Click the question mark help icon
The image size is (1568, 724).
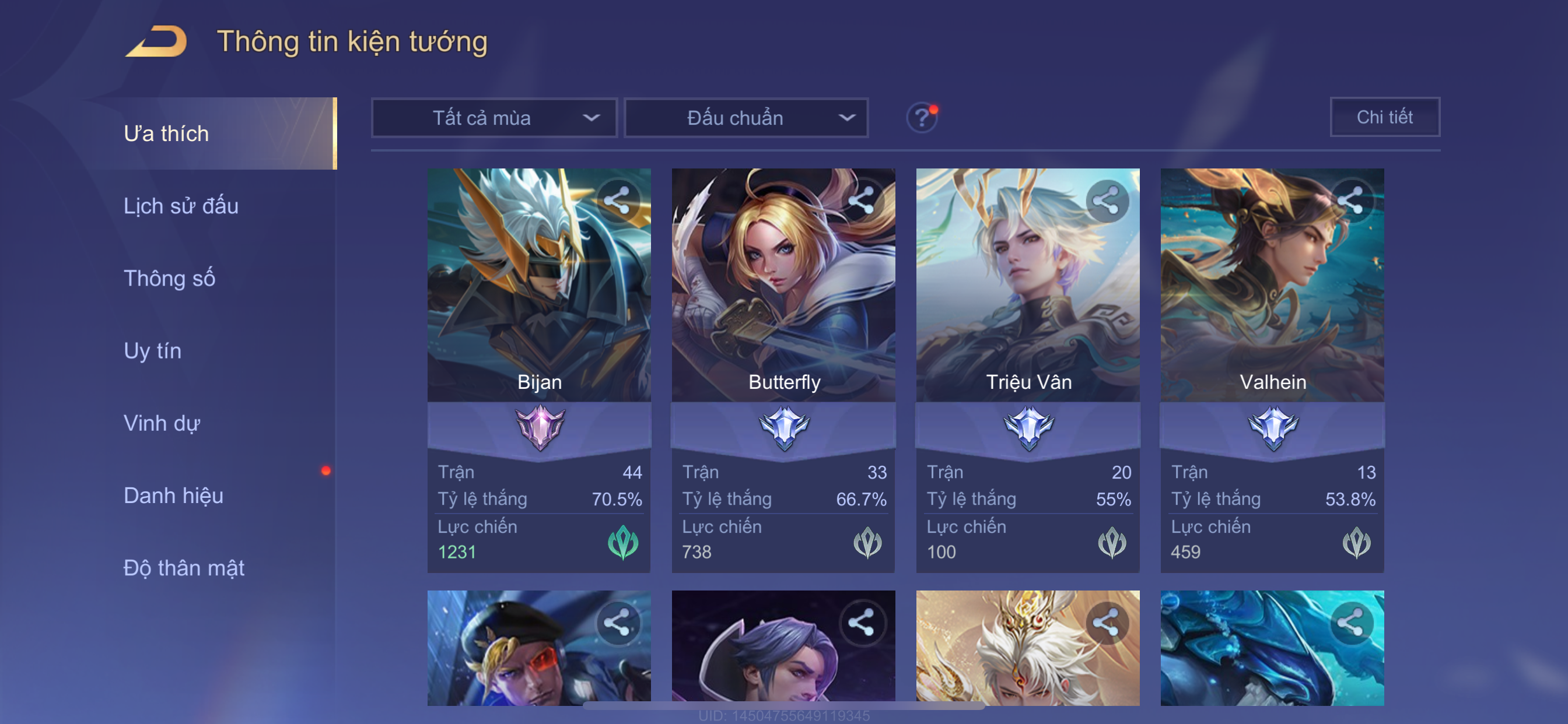point(921,117)
